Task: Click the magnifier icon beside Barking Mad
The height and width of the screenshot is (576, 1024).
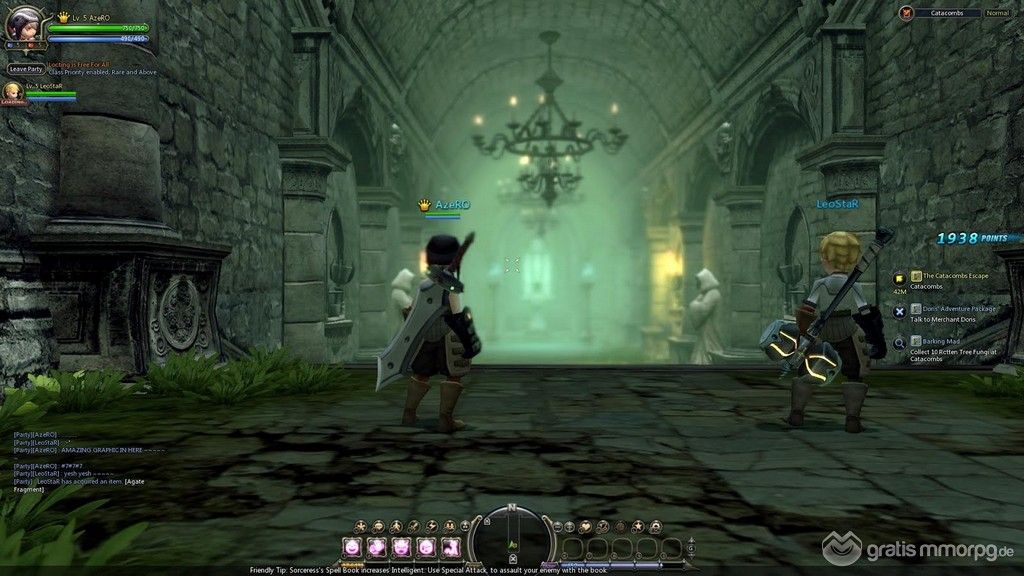Action: pyautogui.click(x=900, y=342)
